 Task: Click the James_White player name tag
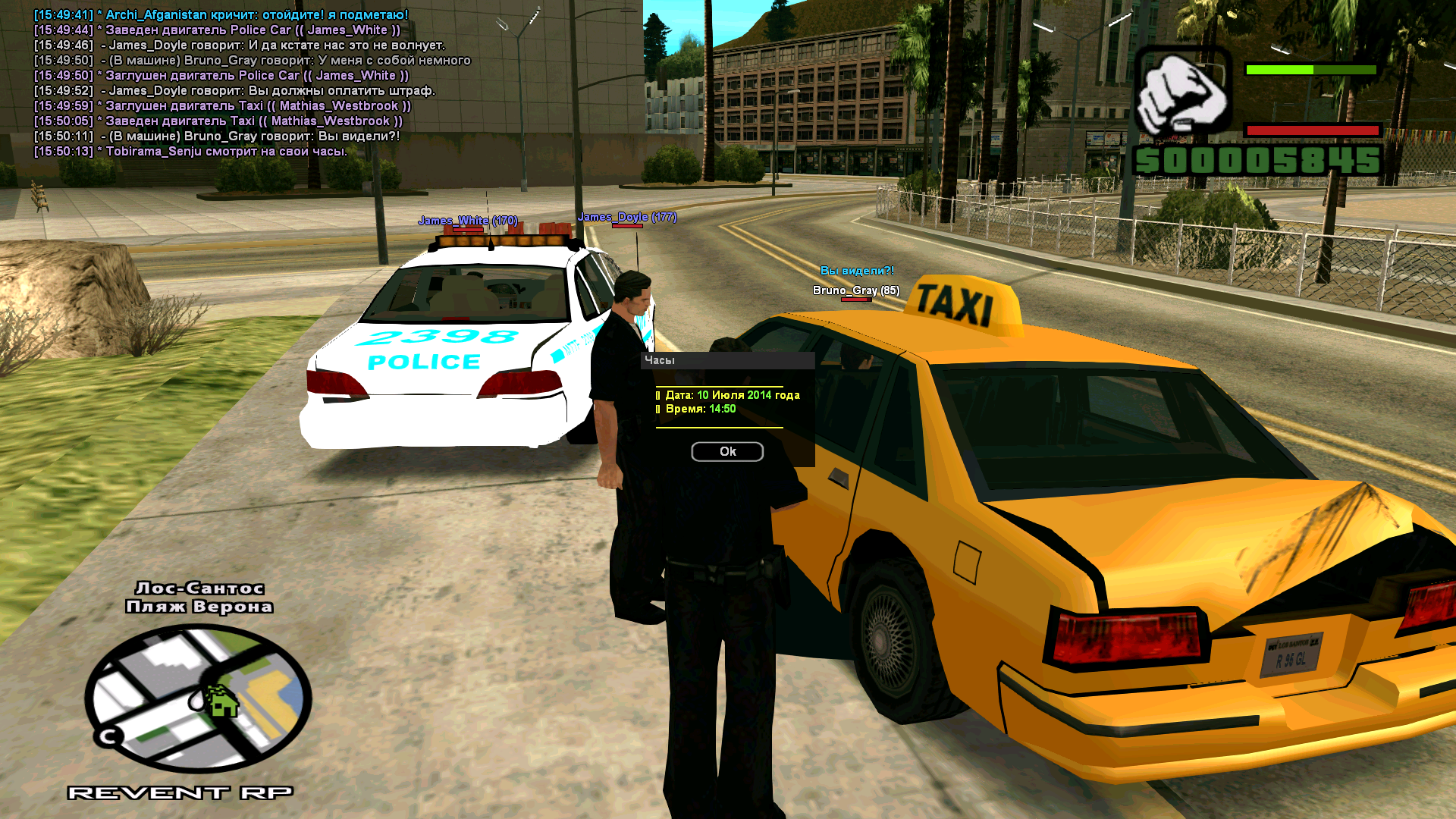[467, 221]
